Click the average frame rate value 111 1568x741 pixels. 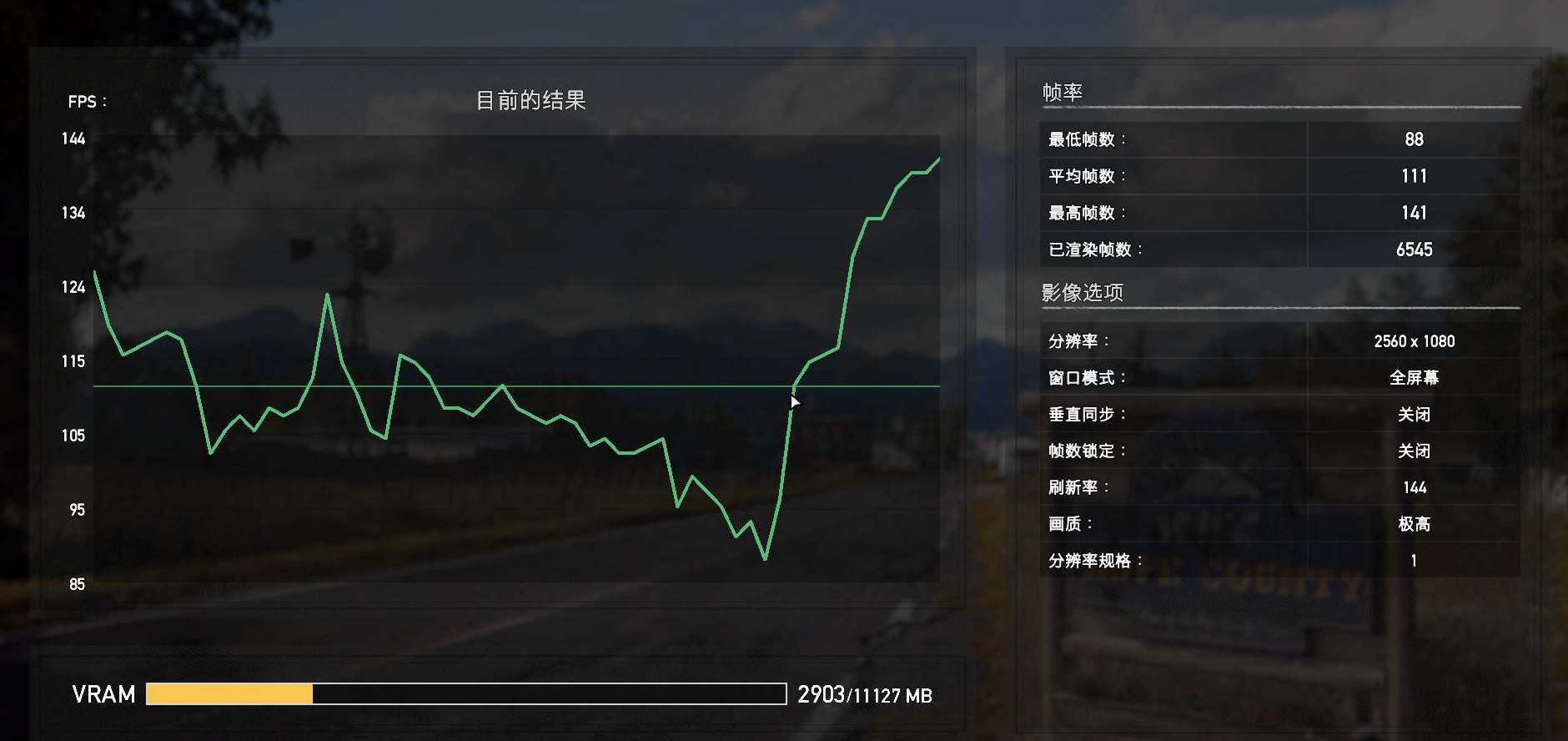click(x=1413, y=176)
